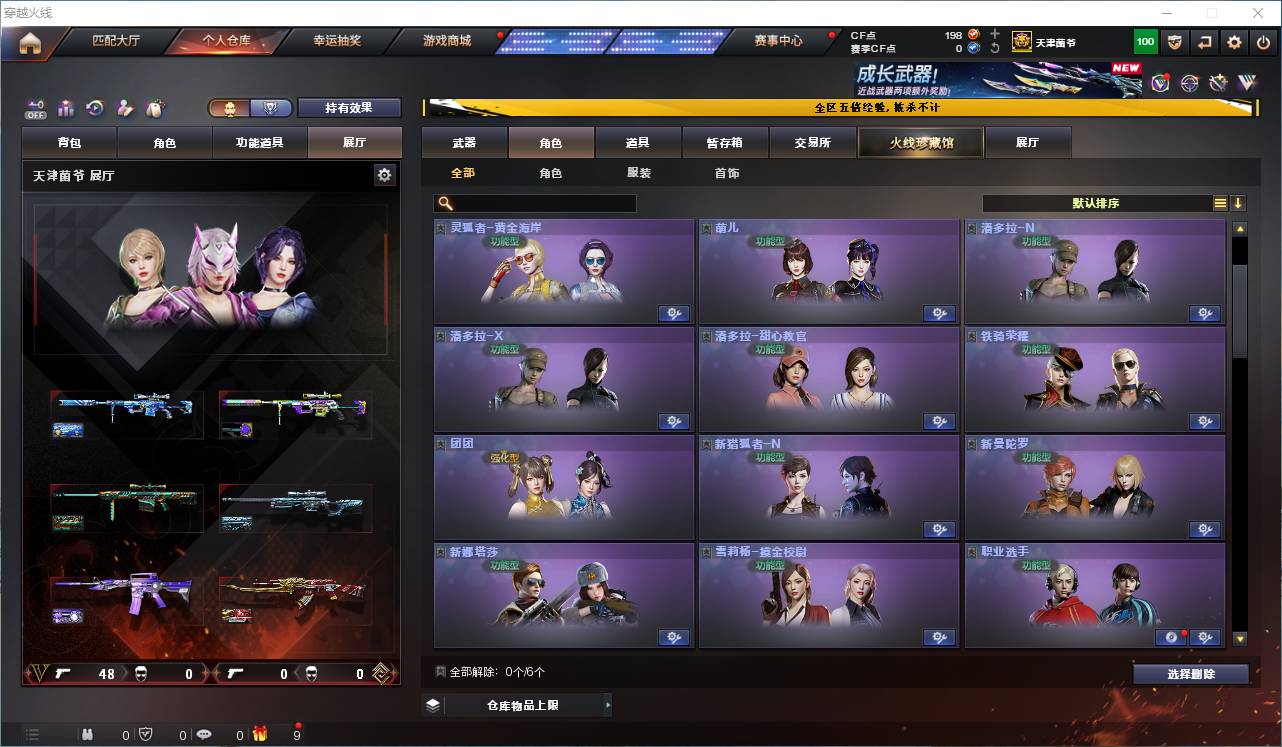Expand the 仓库物品上限 panel with its arrow
Viewport: 1282px width, 747px height.
607,704
